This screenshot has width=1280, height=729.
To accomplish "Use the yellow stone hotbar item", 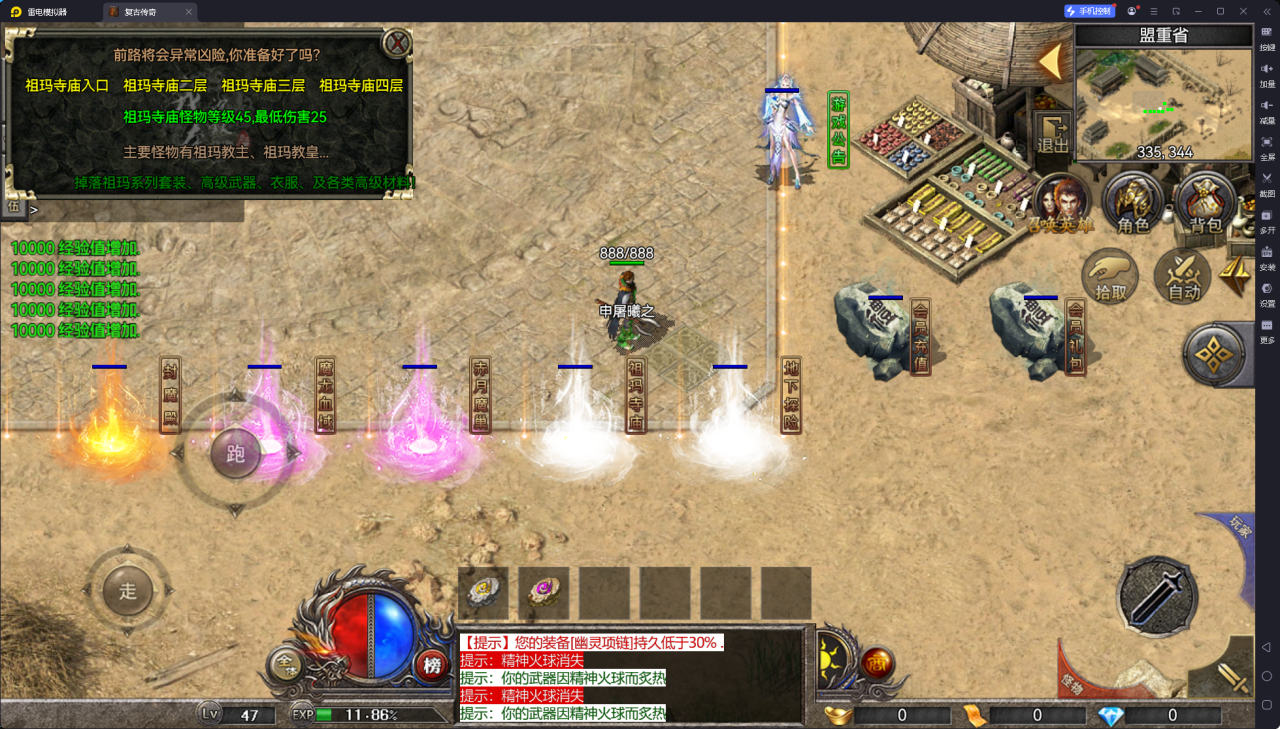I will tap(483, 592).
